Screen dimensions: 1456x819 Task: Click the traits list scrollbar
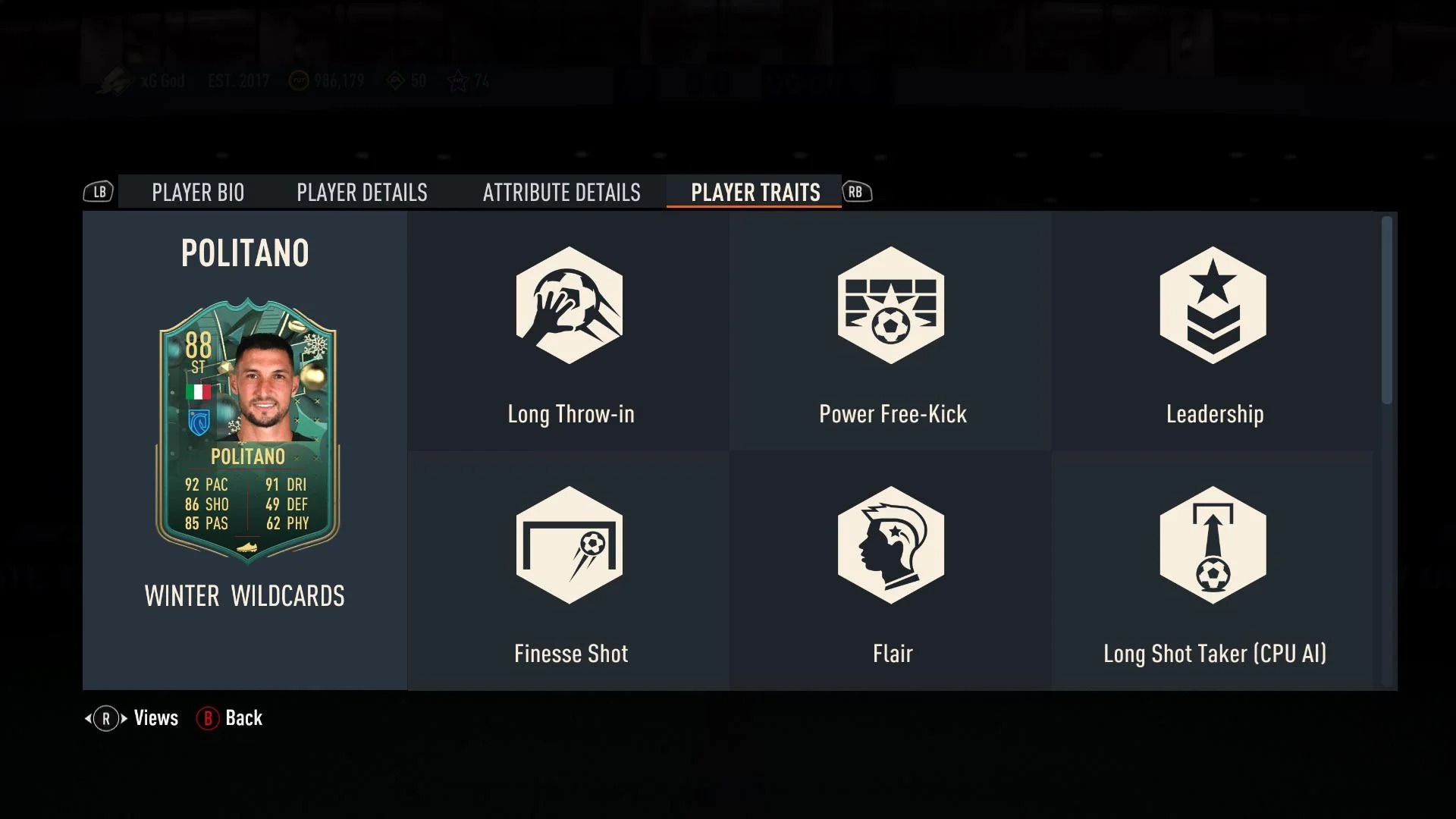tap(1386, 311)
